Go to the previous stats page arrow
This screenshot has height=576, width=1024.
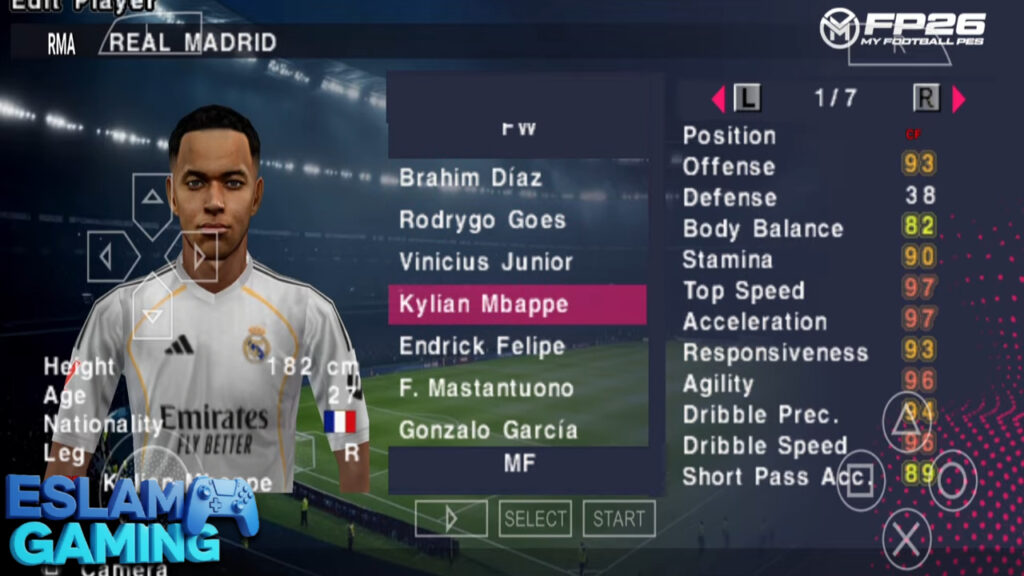point(718,98)
